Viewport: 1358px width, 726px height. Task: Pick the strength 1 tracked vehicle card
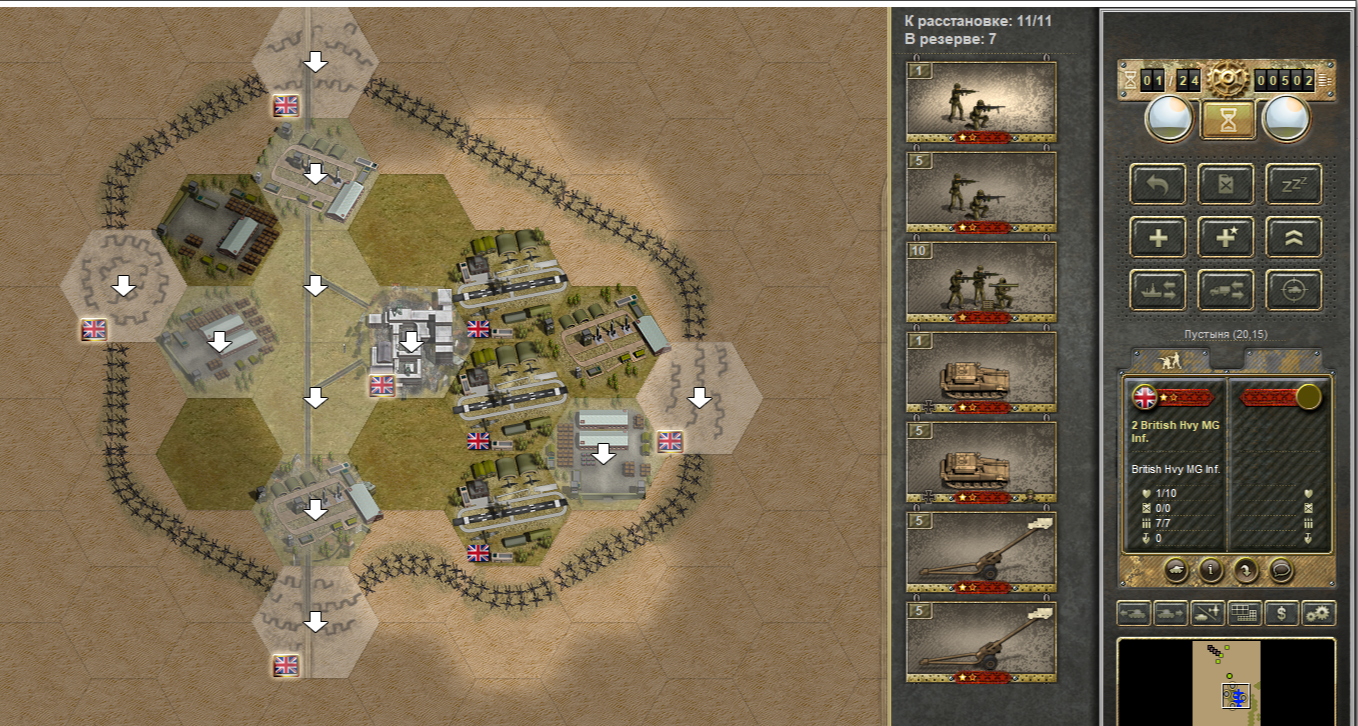[x=981, y=372]
